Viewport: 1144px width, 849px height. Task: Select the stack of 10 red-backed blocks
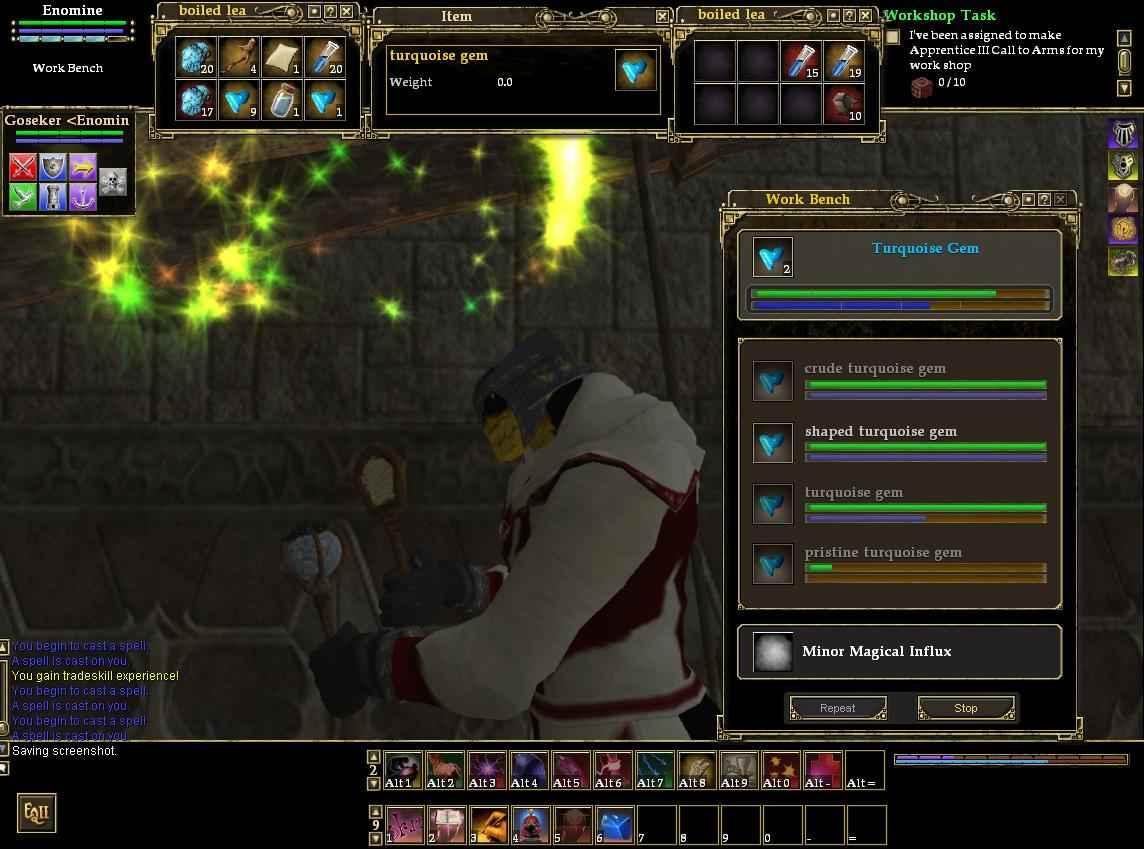point(844,103)
